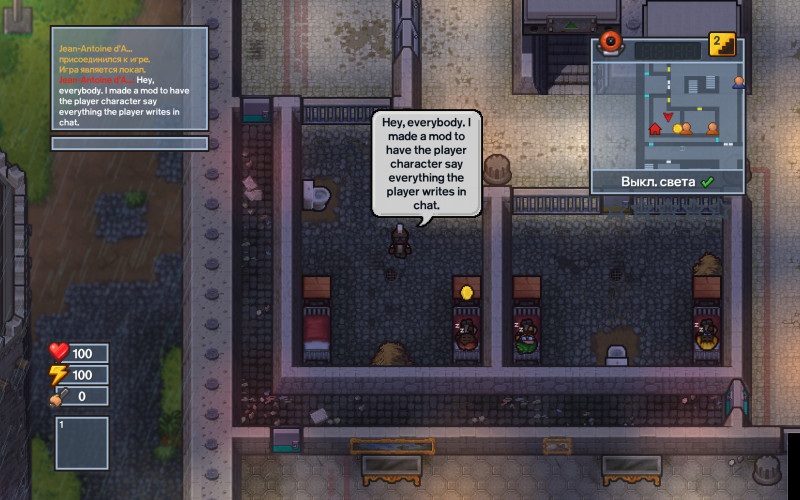Open the prison minimap
Screen dimensions: 800x500
(668, 112)
